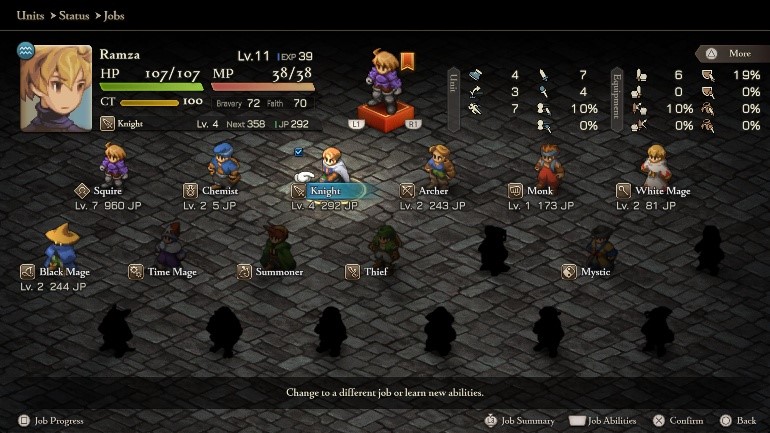Screen dimensions: 770x433
Task: Pick the Archer job
Action: (x=433, y=190)
